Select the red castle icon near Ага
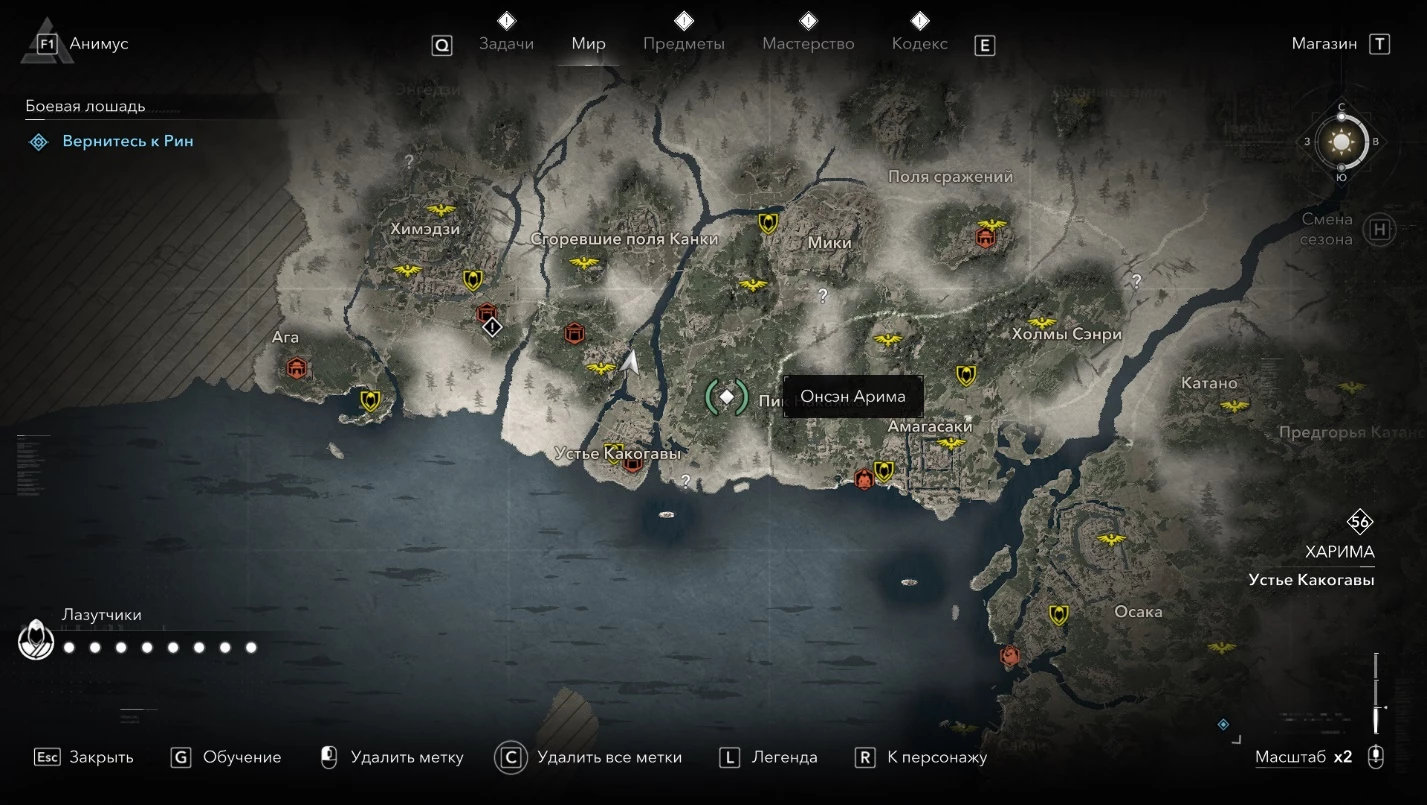 pyautogui.click(x=296, y=369)
